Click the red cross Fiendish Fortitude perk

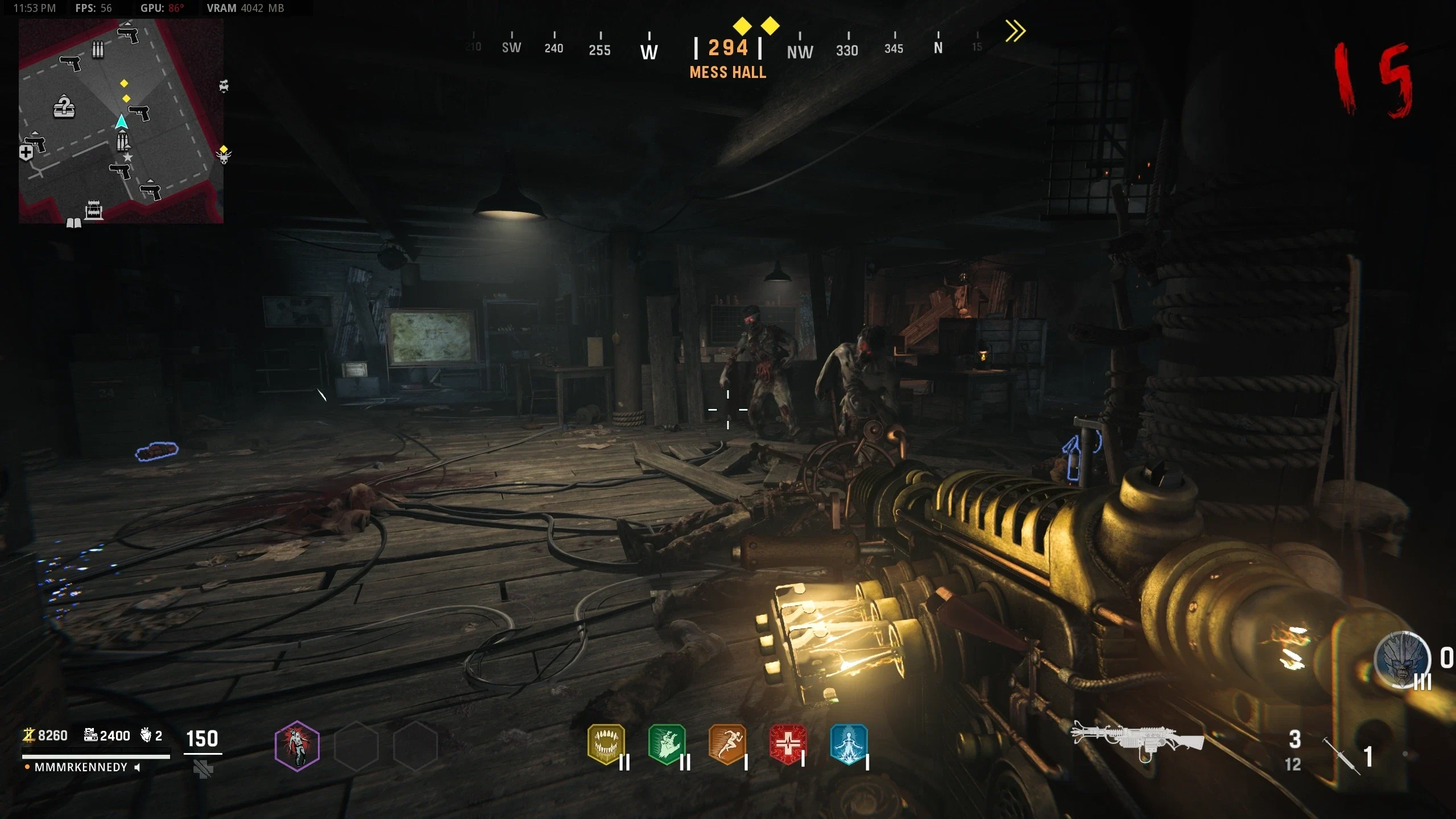tap(788, 744)
